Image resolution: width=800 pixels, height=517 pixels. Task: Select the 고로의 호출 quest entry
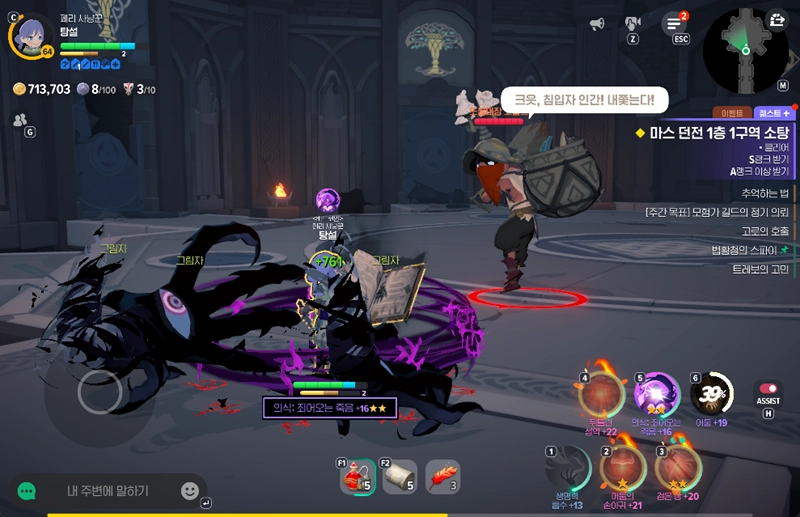click(x=760, y=231)
